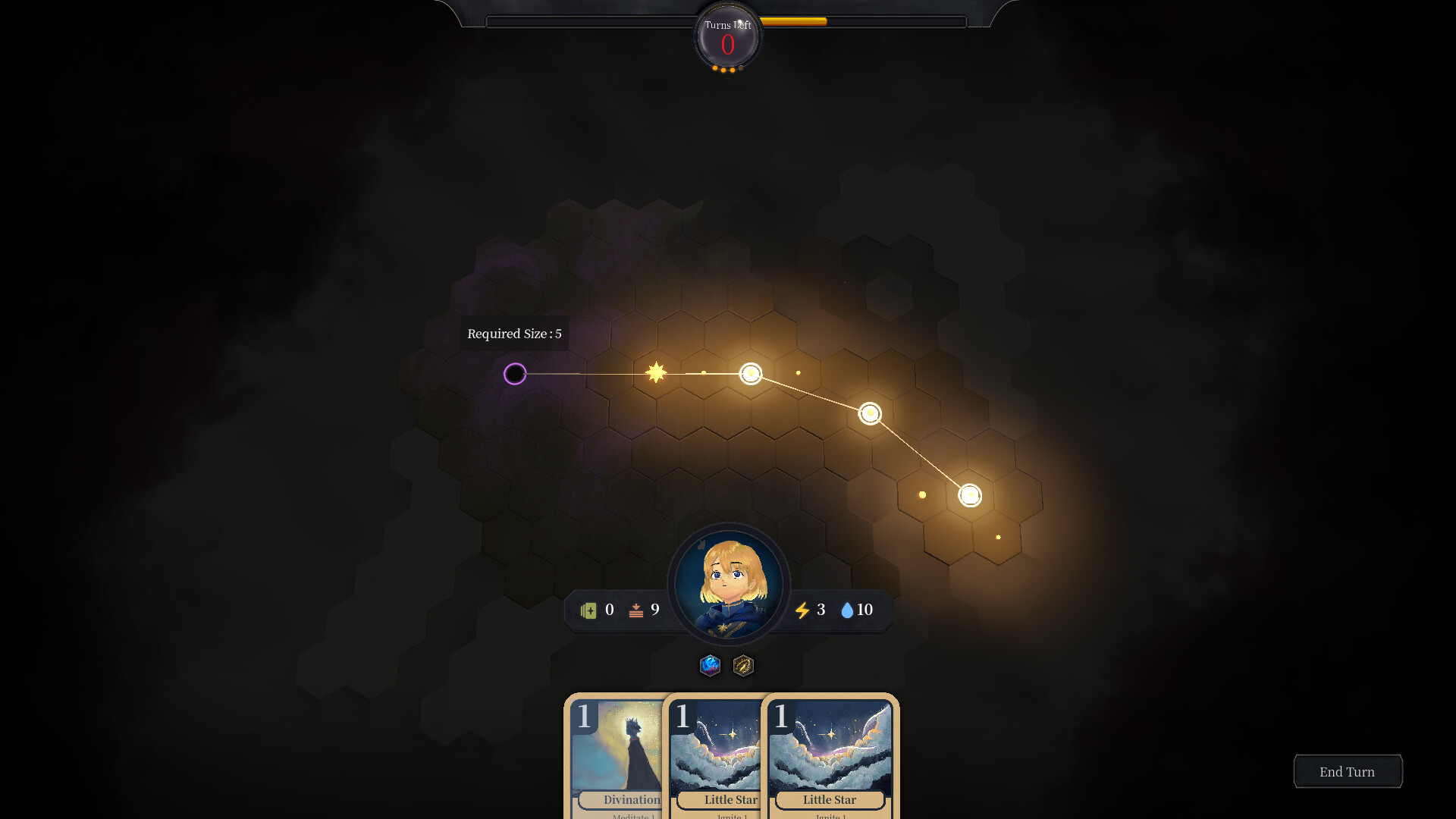Play the Divination card
Viewport: 1456px width, 819px height.
[618, 758]
